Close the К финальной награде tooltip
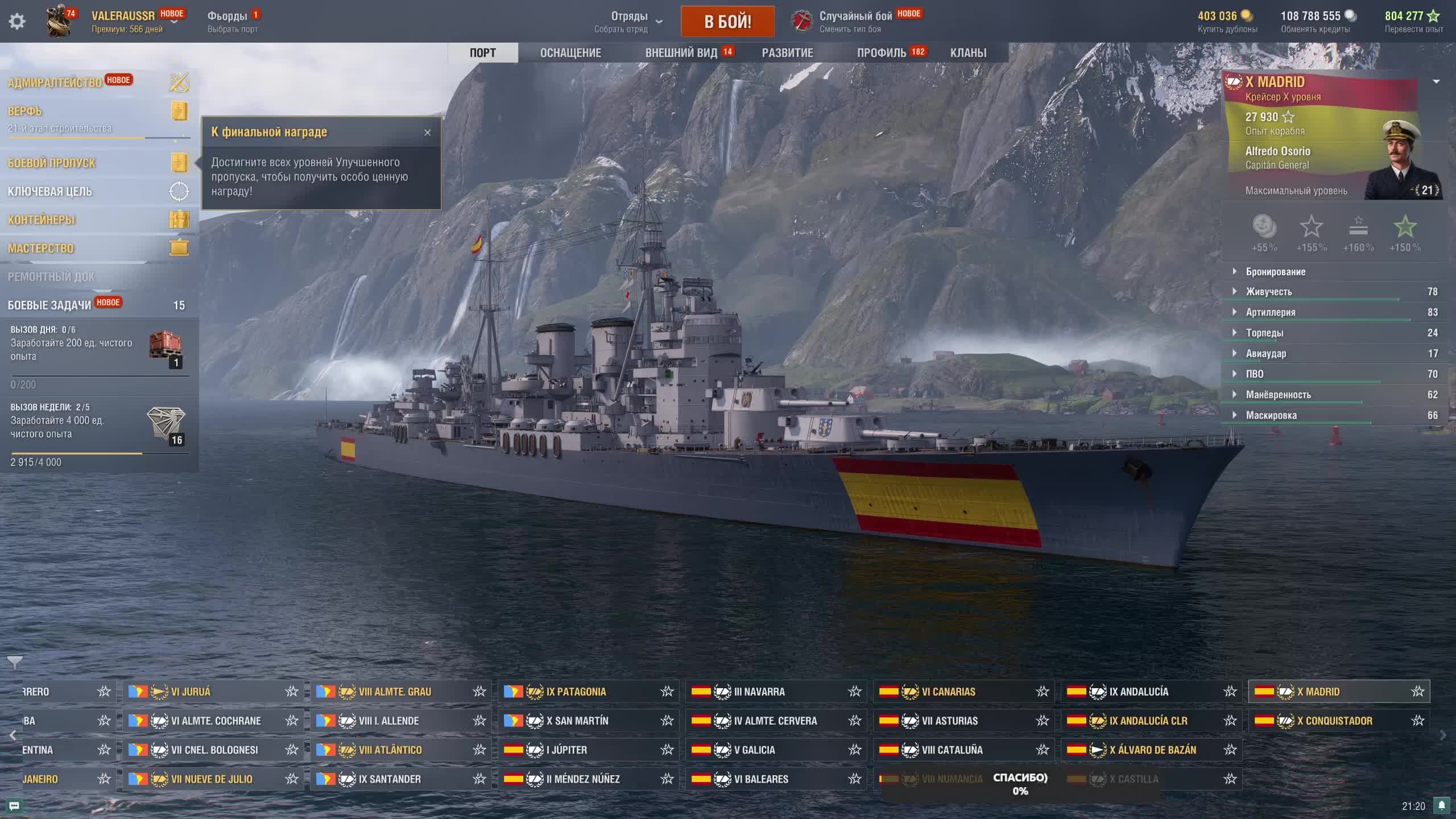This screenshot has height=819, width=1456. tap(428, 133)
